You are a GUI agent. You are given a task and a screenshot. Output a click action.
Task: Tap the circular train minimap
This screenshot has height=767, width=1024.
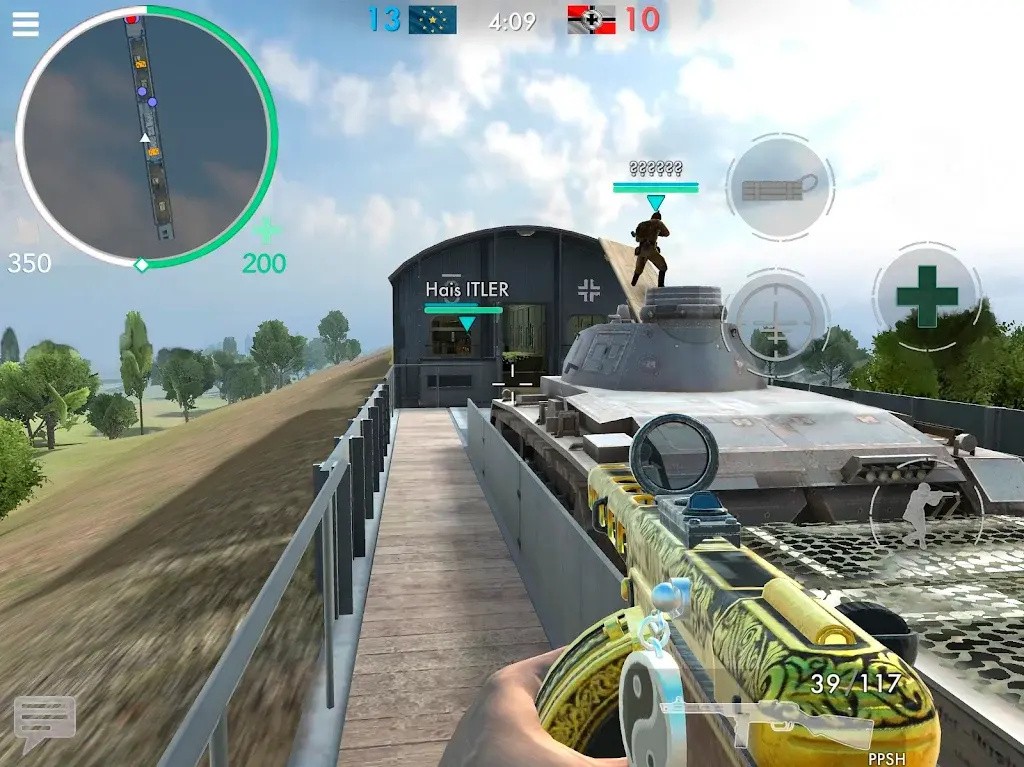click(146, 137)
